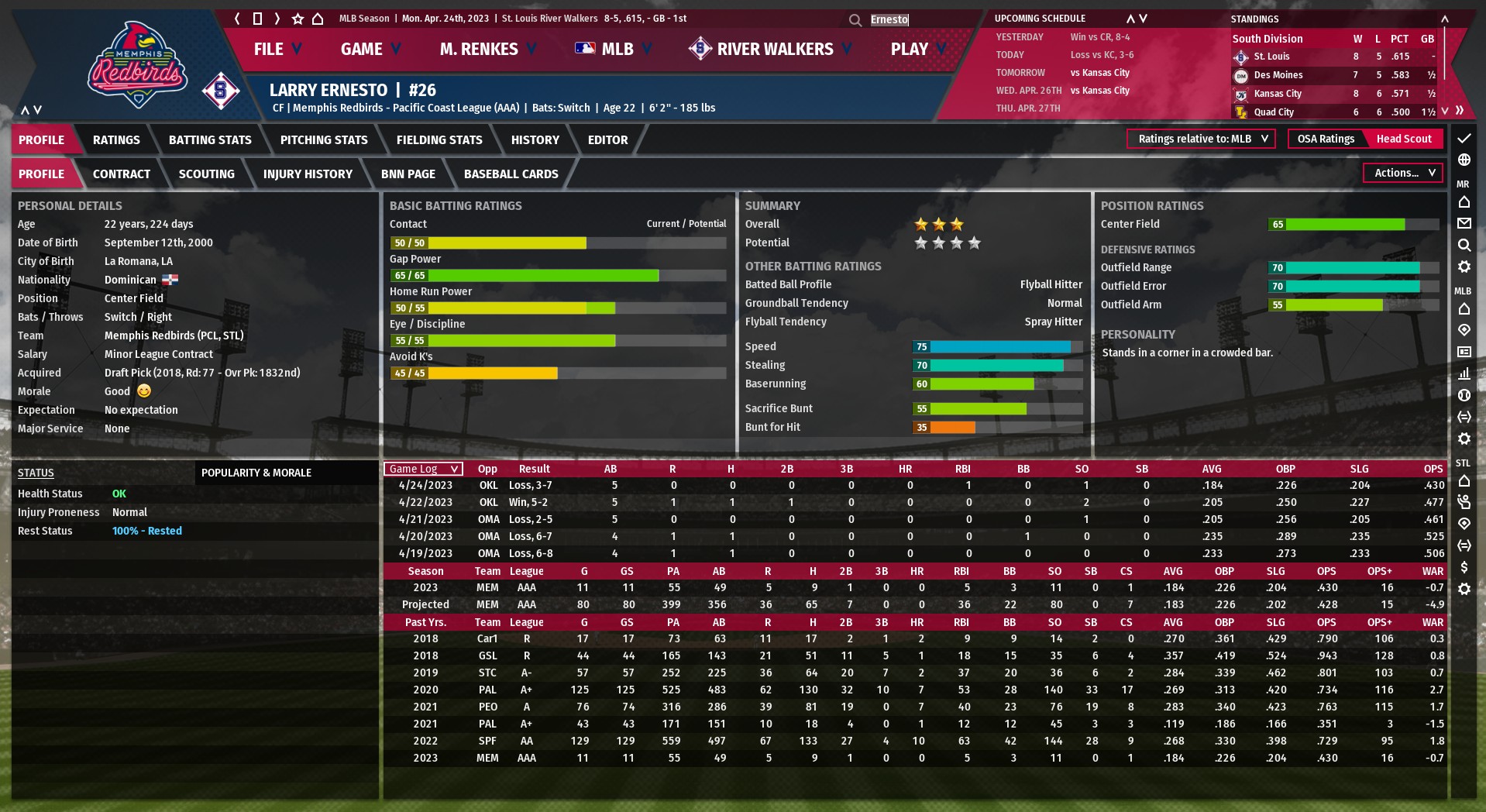Open the MLB league menu
This screenshot has height=812, width=1486.
(x=614, y=49)
